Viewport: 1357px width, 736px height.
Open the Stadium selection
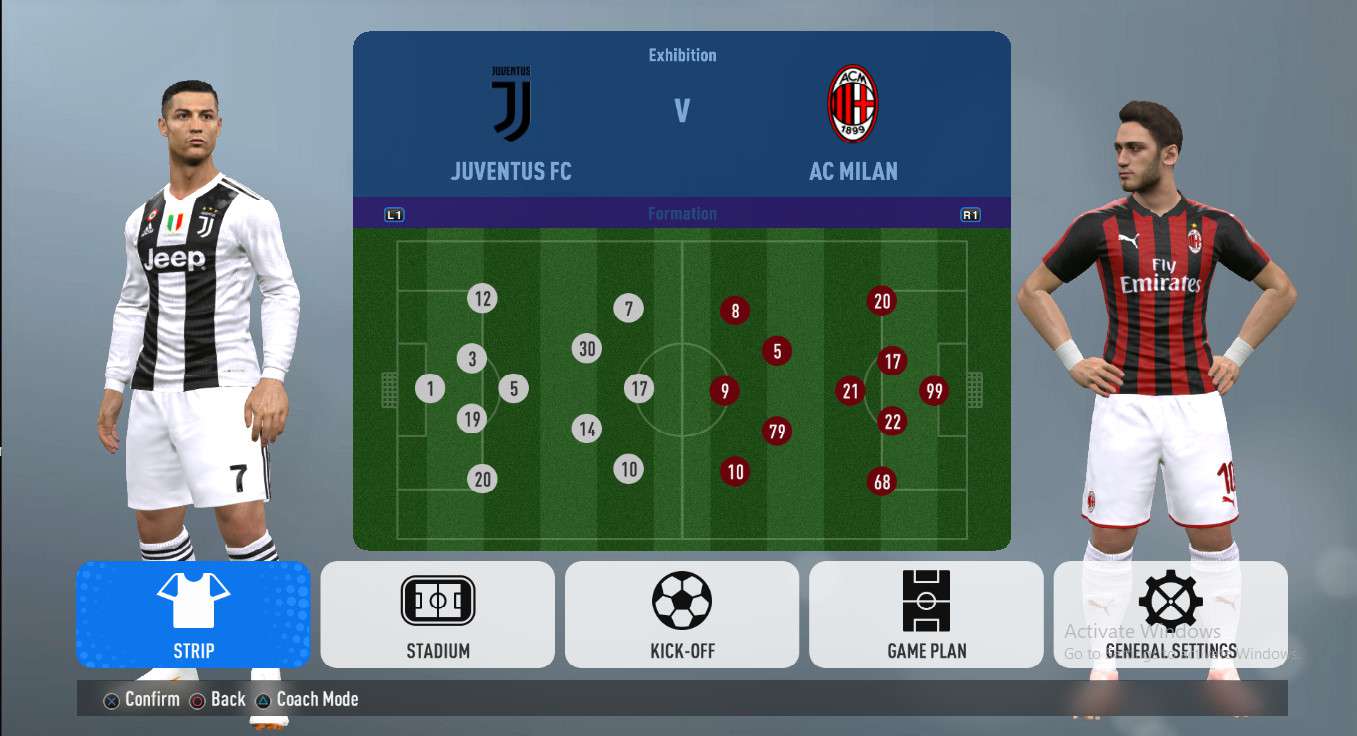[437, 614]
